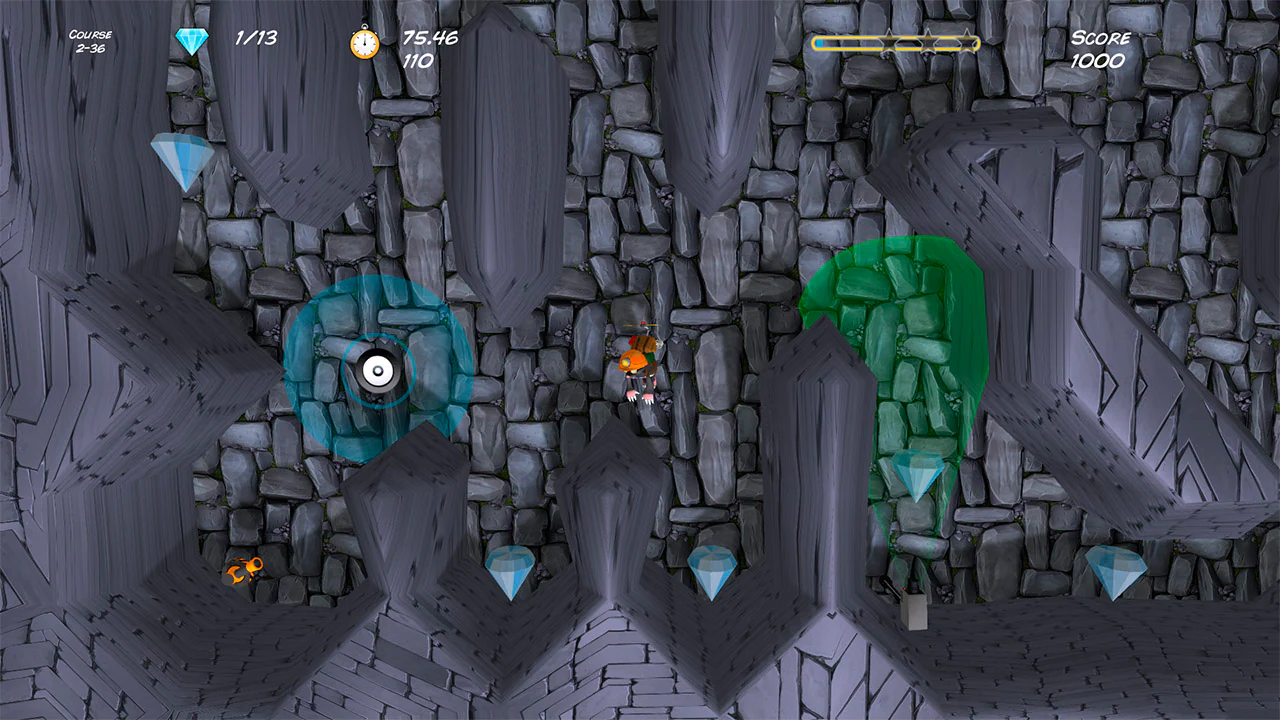
Task: Click the orange enemy creature near the bottom left
Action: tap(245, 570)
